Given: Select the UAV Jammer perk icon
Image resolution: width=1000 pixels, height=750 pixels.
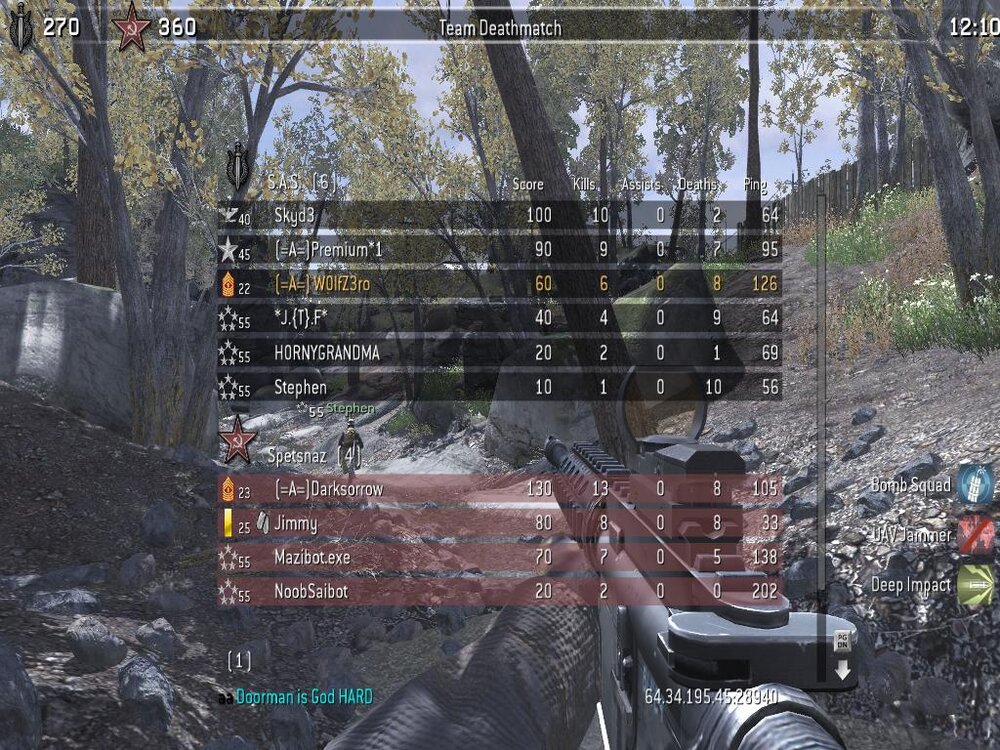Looking at the screenshot, I should 975,535.
